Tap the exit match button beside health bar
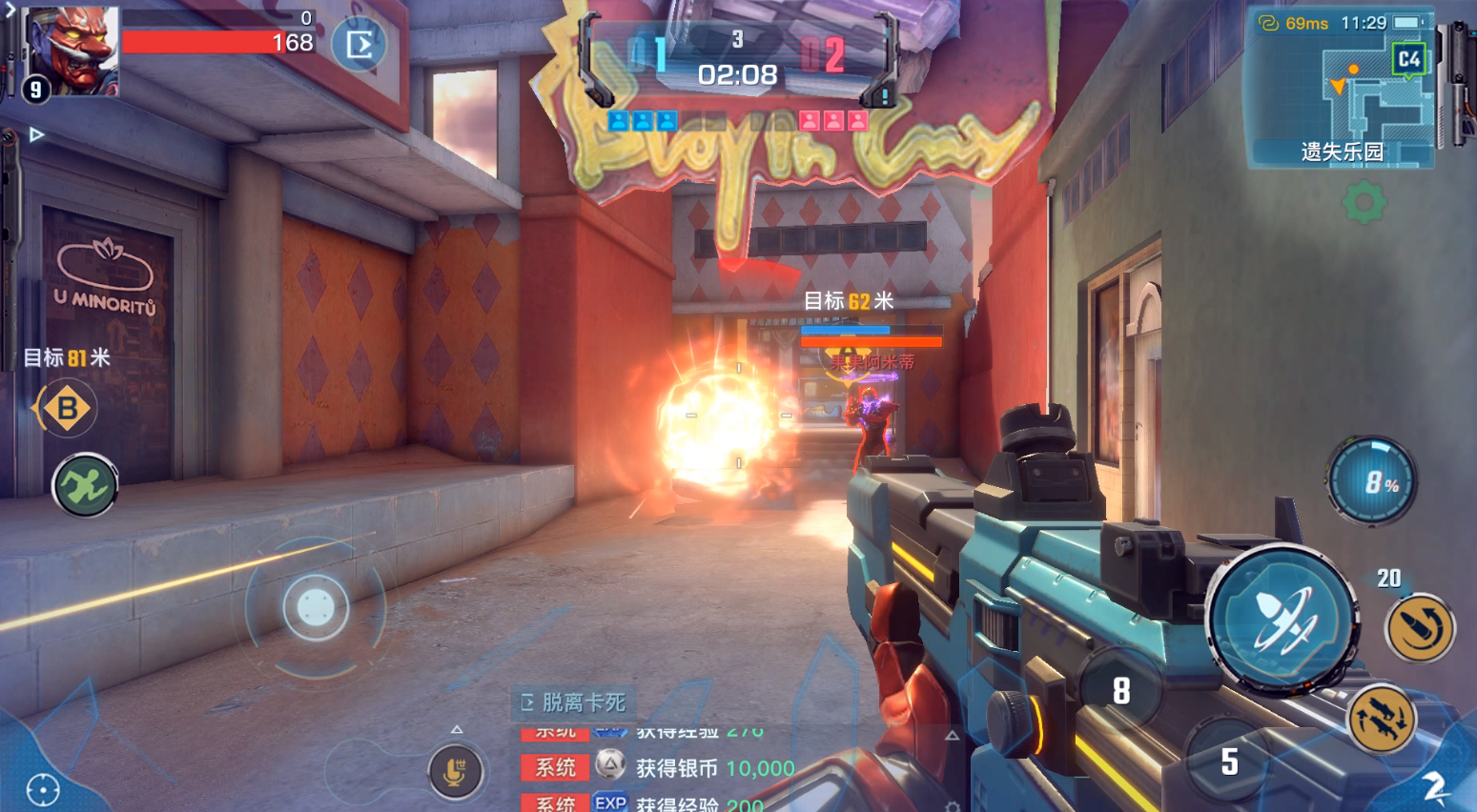The height and width of the screenshot is (812, 1477). pyautogui.click(x=359, y=45)
